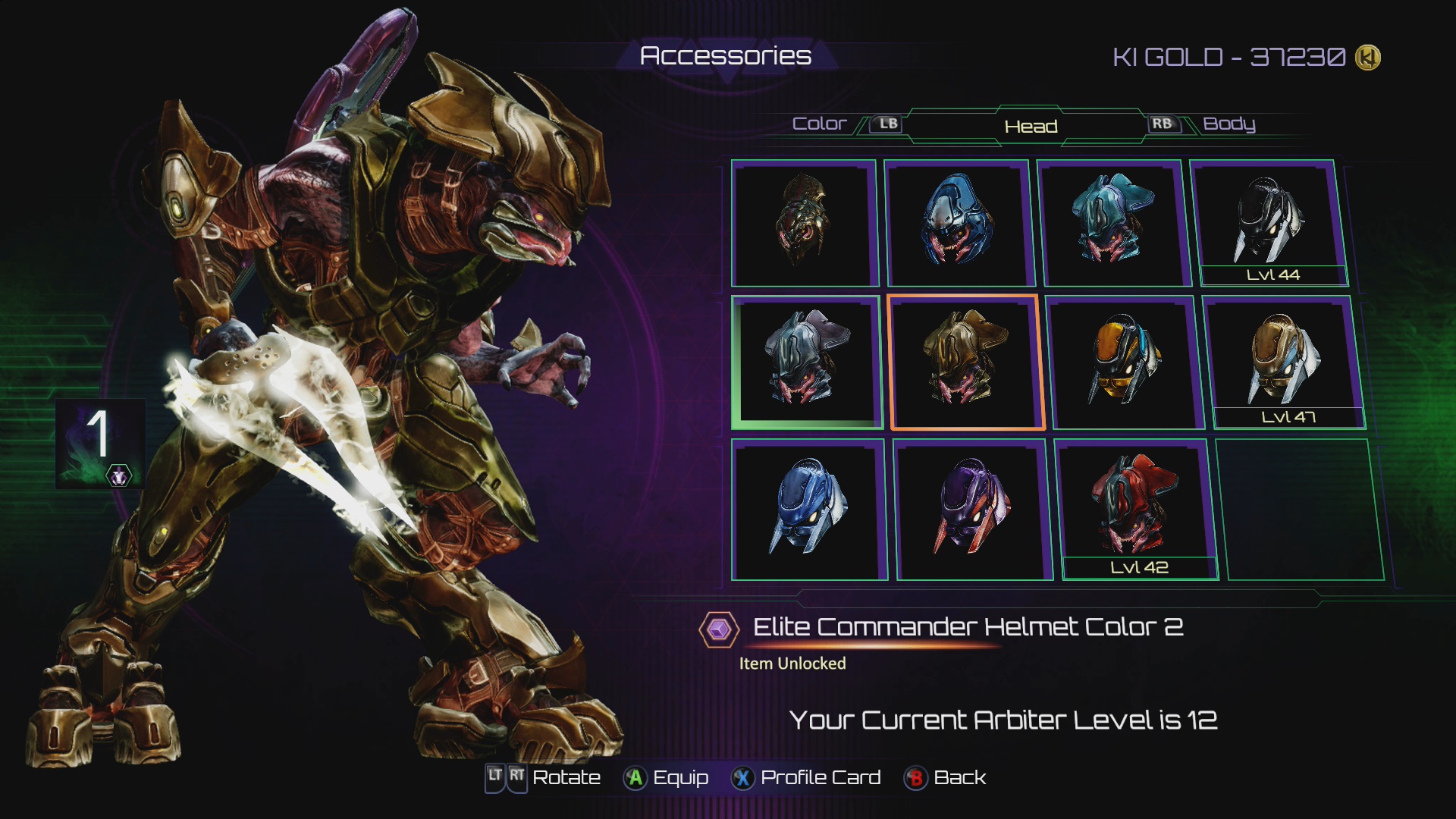Open the Body accessories tab
This screenshot has width=1456, height=819.
(1228, 124)
